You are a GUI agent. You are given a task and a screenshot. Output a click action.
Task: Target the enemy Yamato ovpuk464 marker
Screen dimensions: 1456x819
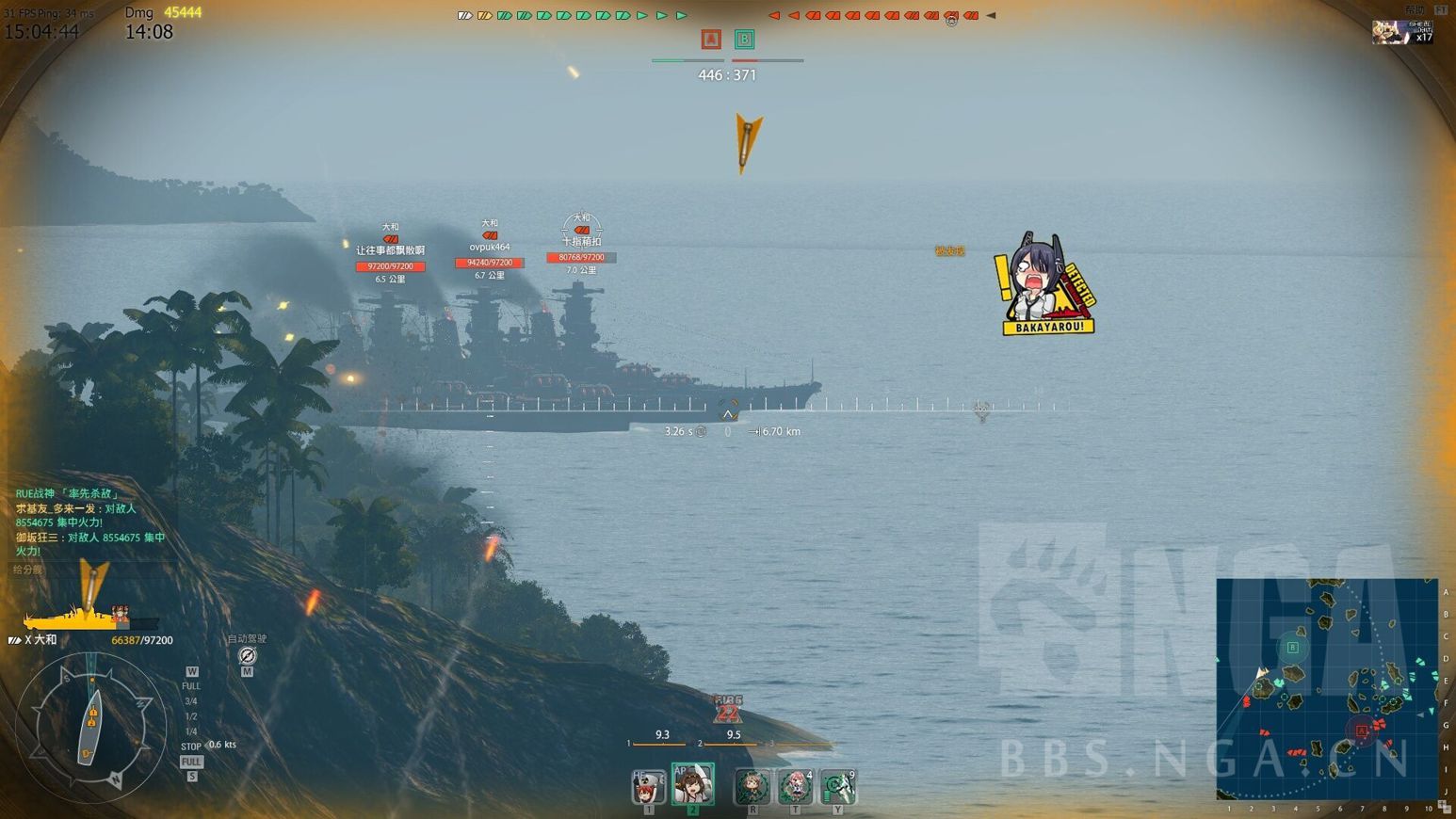tap(490, 248)
